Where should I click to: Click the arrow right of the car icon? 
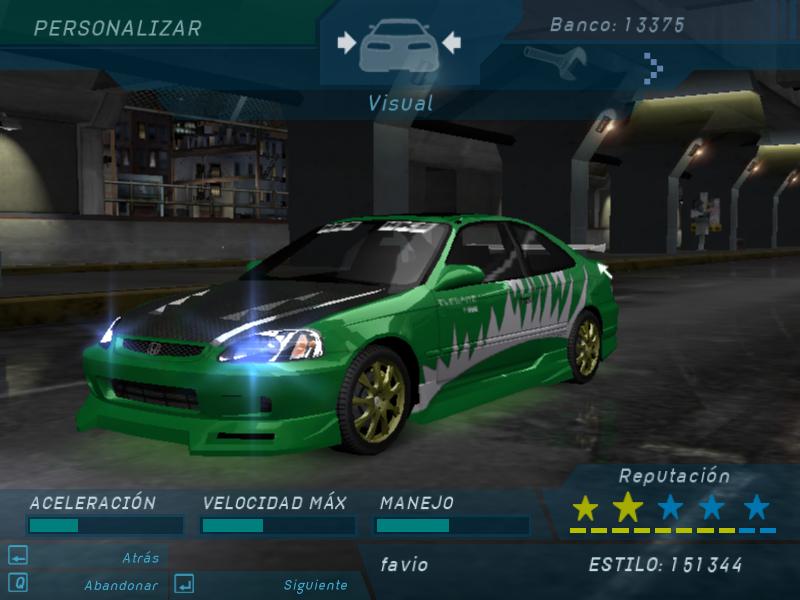coord(451,42)
